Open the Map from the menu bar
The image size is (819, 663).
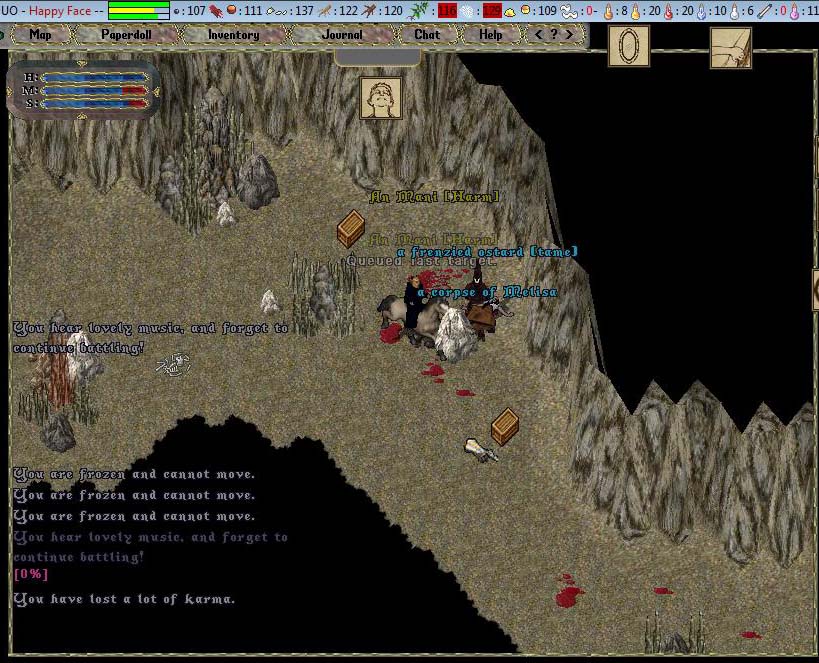point(40,34)
